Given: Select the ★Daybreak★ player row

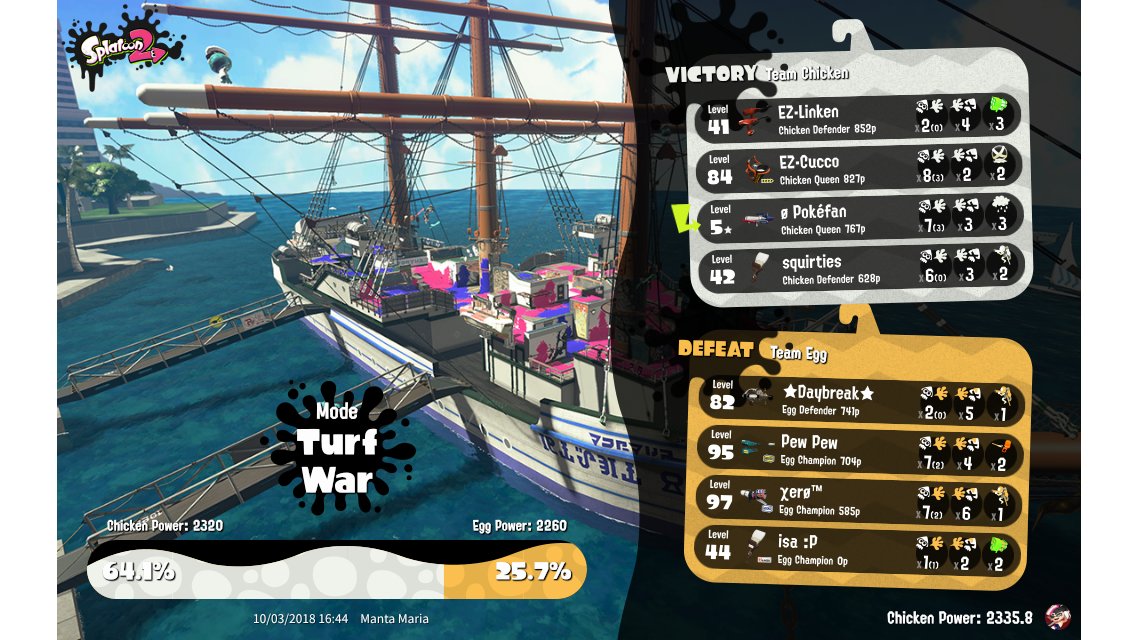Looking at the screenshot, I should 857,398.
